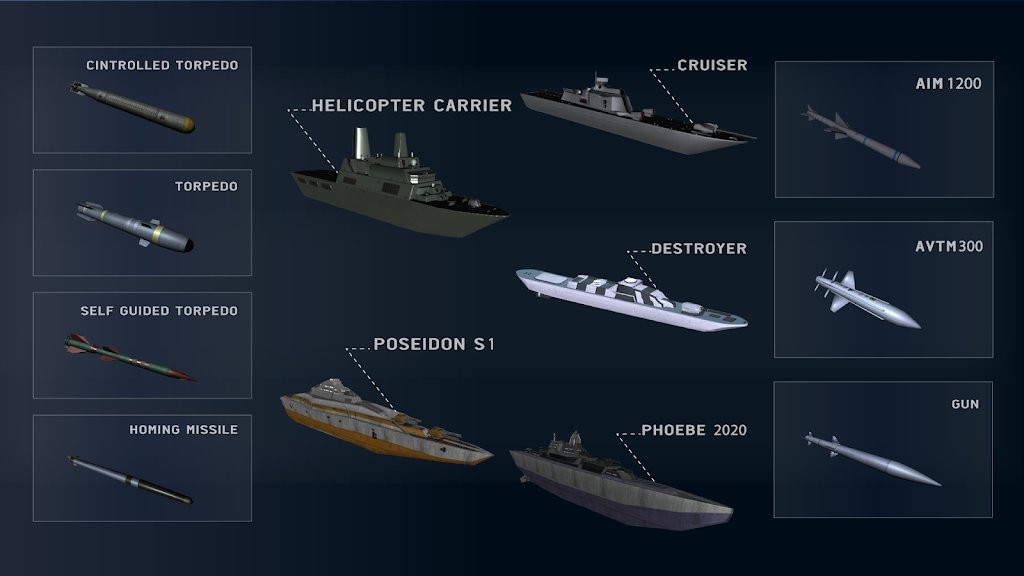The image size is (1024, 576).
Task: Select the Destroyer ship
Action: tap(630, 295)
